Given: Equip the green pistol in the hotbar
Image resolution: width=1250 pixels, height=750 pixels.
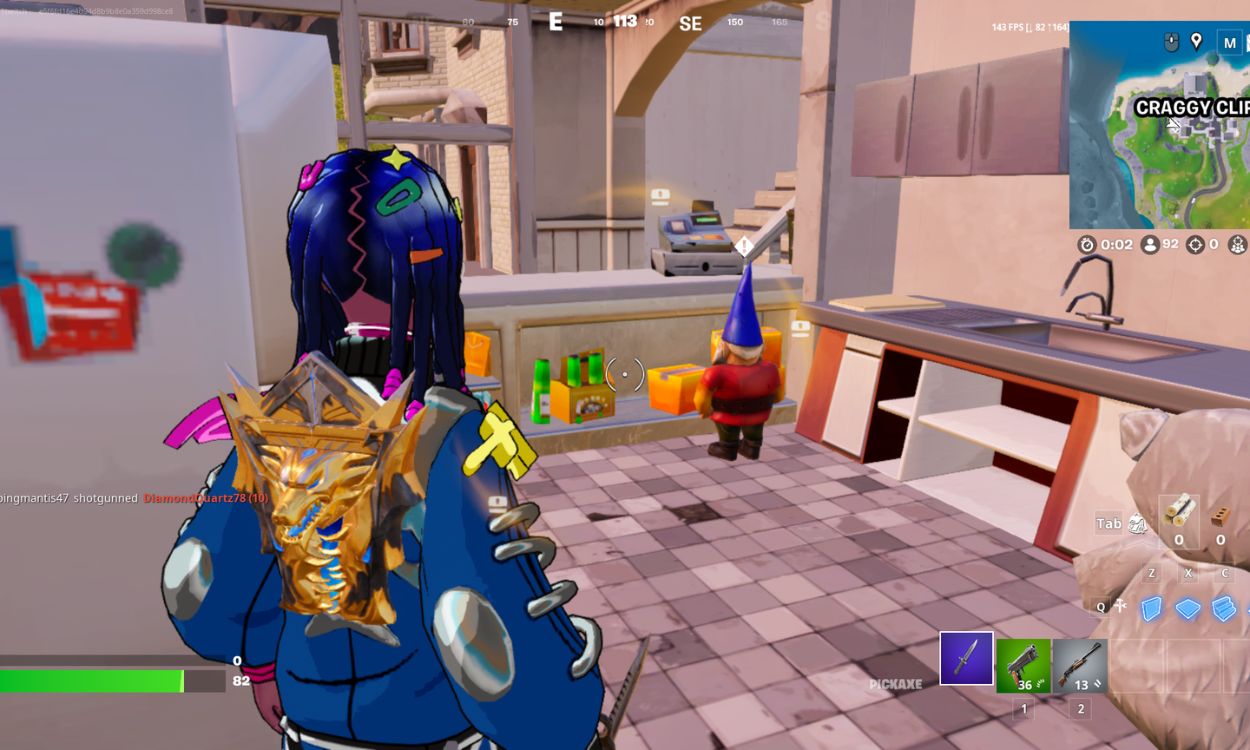Looking at the screenshot, I should click(1023, 665).
